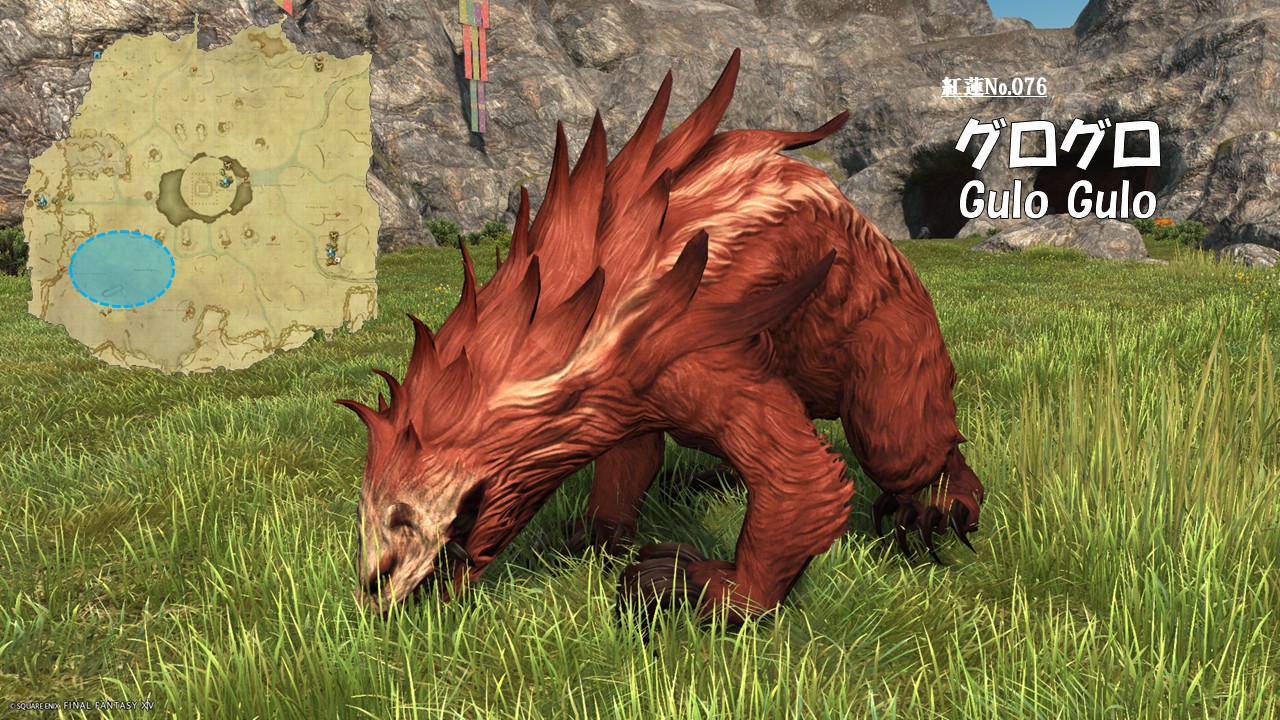The height and width of the screenshot is (720, 1280).
Task: Select the blue highlighted spawn area on map
Action: point(122,269)
